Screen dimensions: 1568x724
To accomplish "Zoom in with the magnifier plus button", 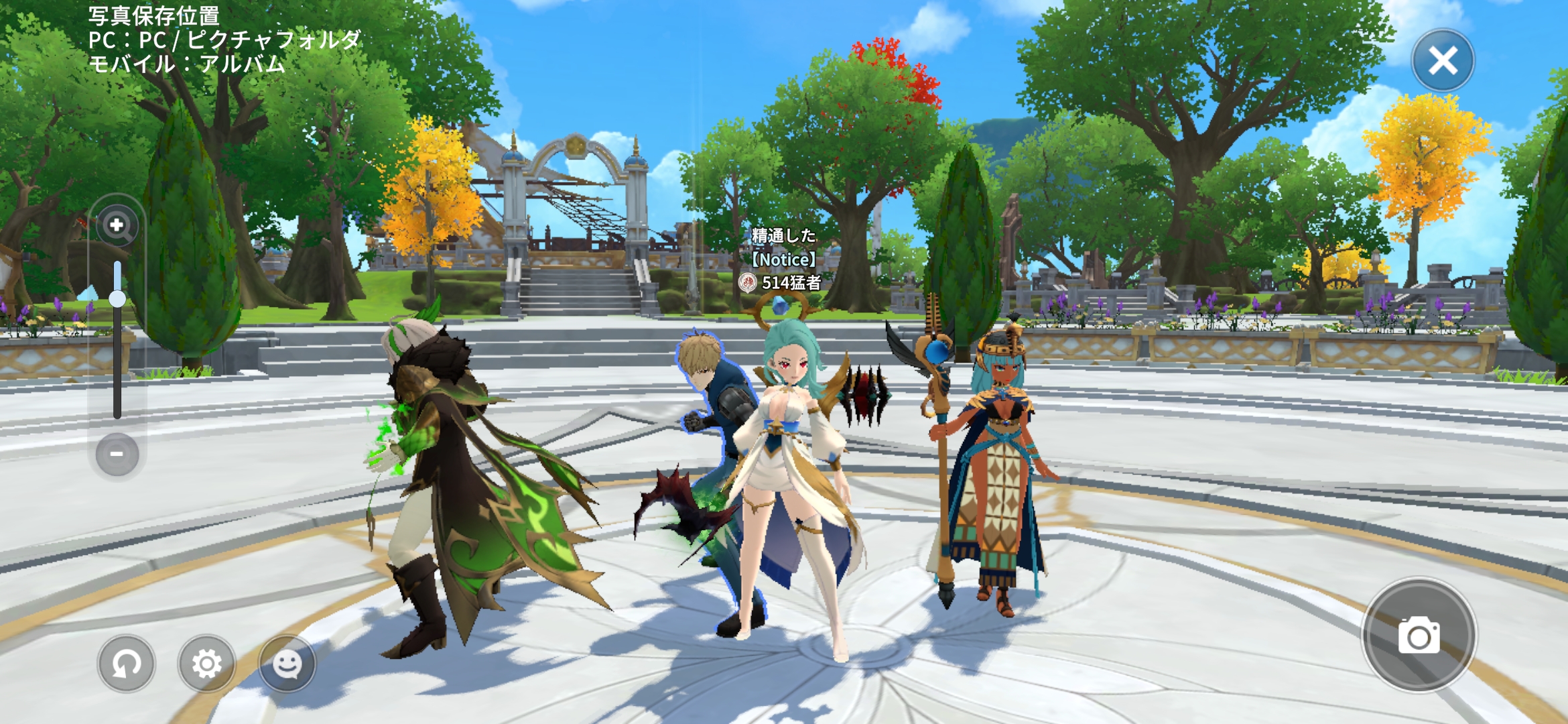I will (x=117, y=225).
